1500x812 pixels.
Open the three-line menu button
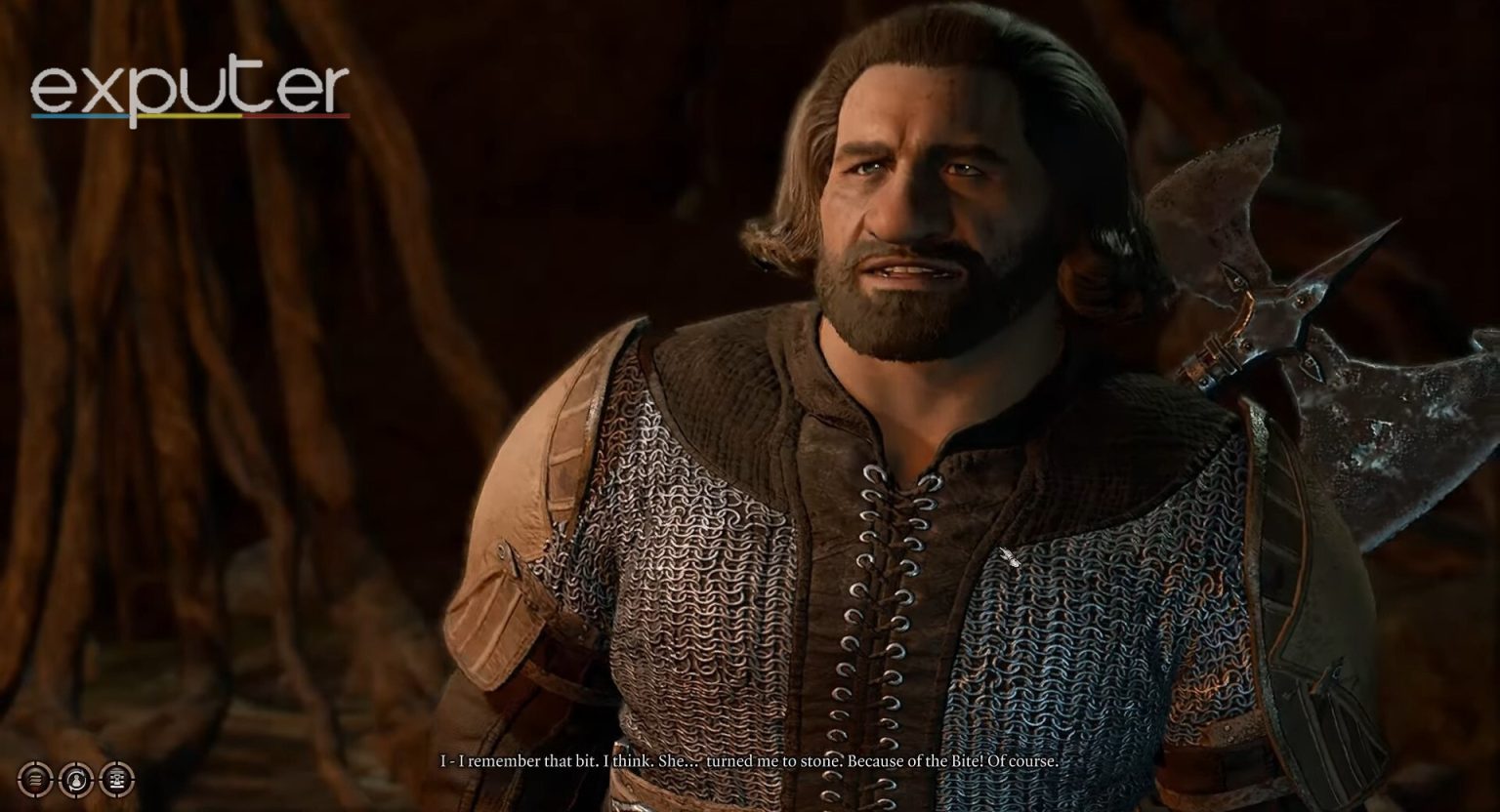pyautogui.click(x=36, y=779)
